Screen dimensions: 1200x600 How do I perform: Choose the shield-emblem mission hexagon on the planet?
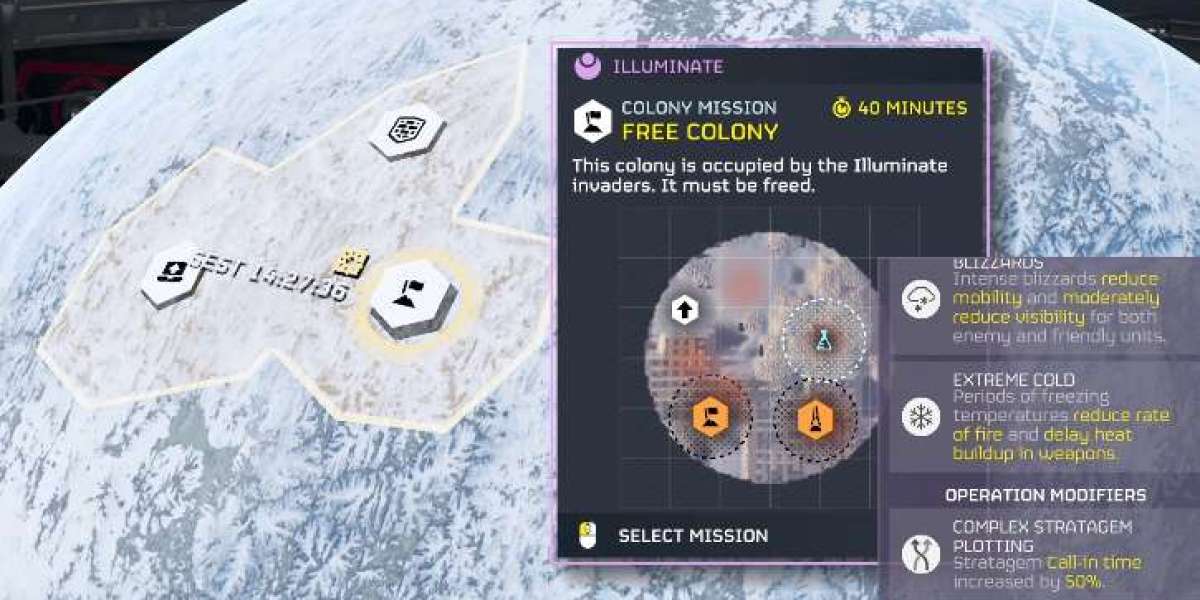click(406, 130)
